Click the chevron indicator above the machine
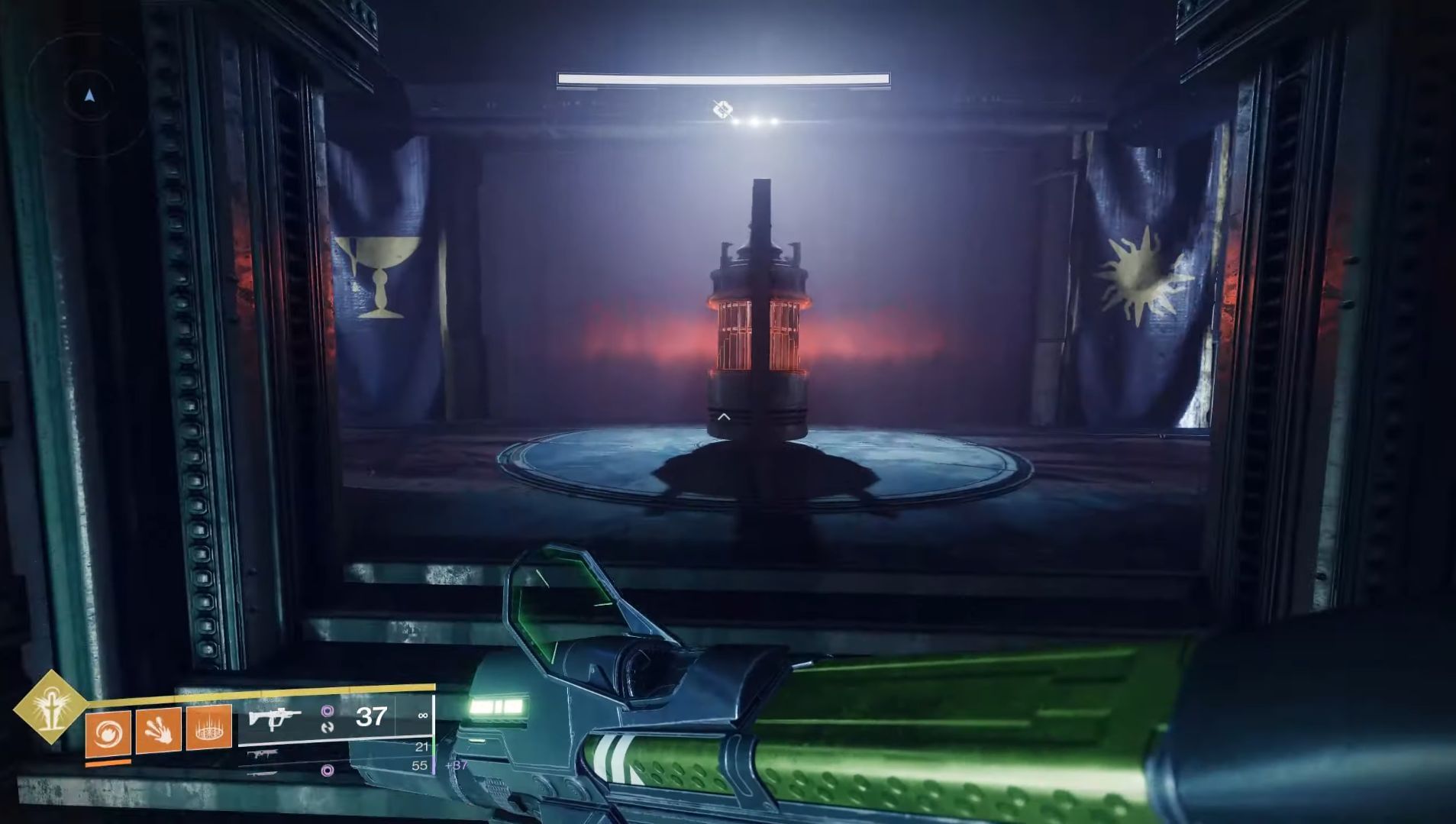 tap(724, 416)
